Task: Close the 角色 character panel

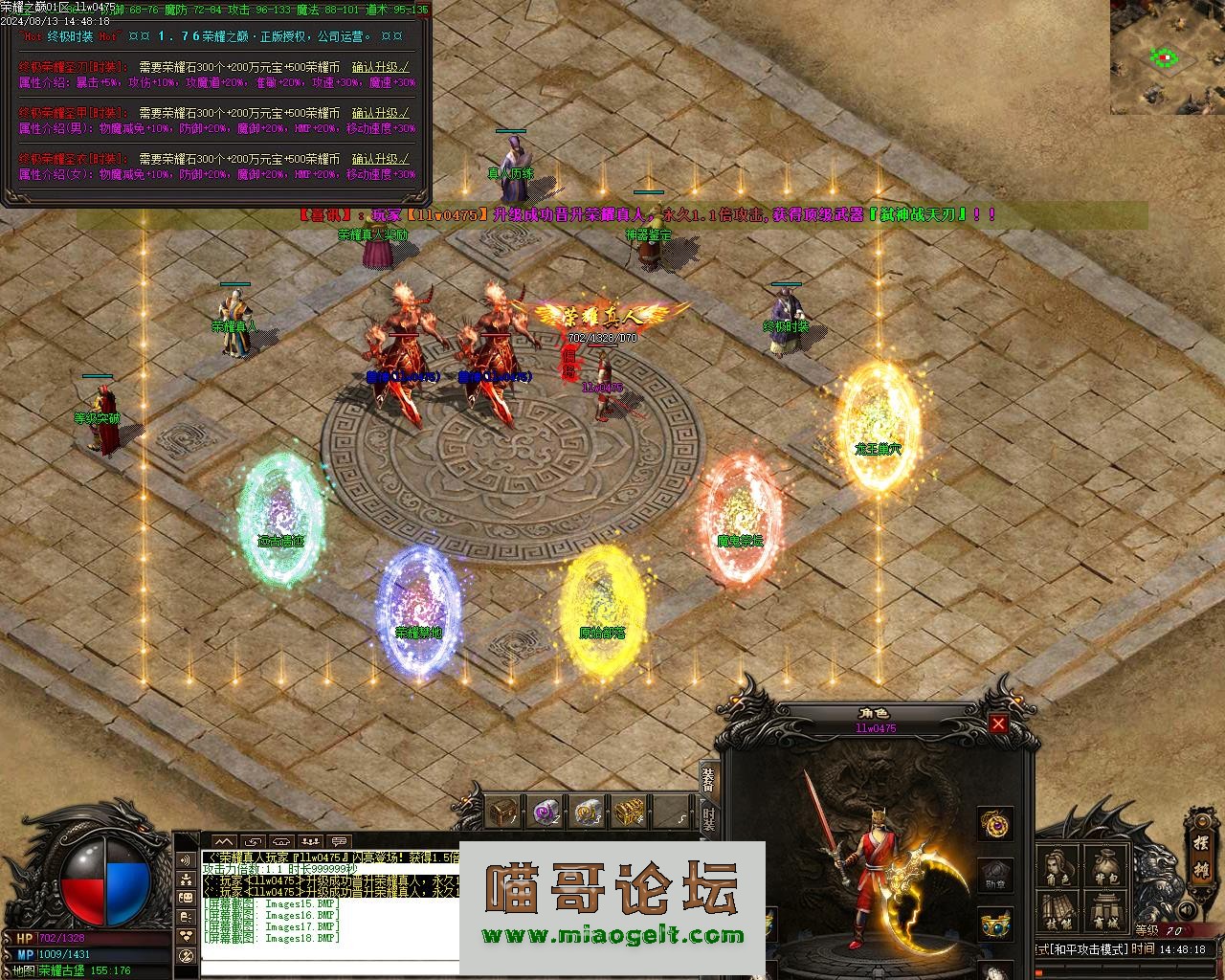Action: (x=998, y=724)
